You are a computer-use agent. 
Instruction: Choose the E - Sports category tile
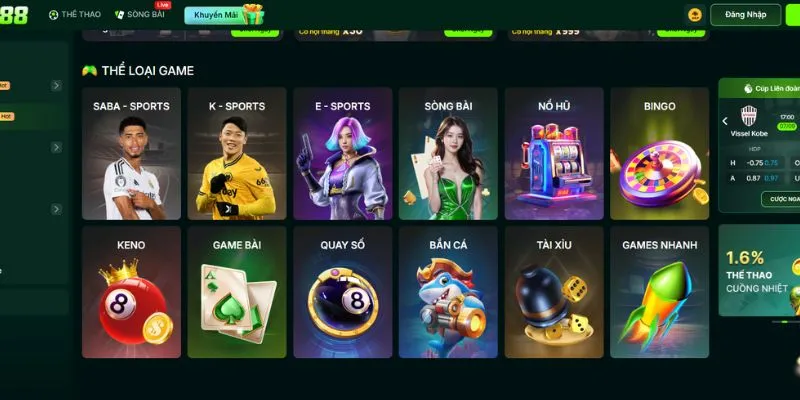[343, 153]
